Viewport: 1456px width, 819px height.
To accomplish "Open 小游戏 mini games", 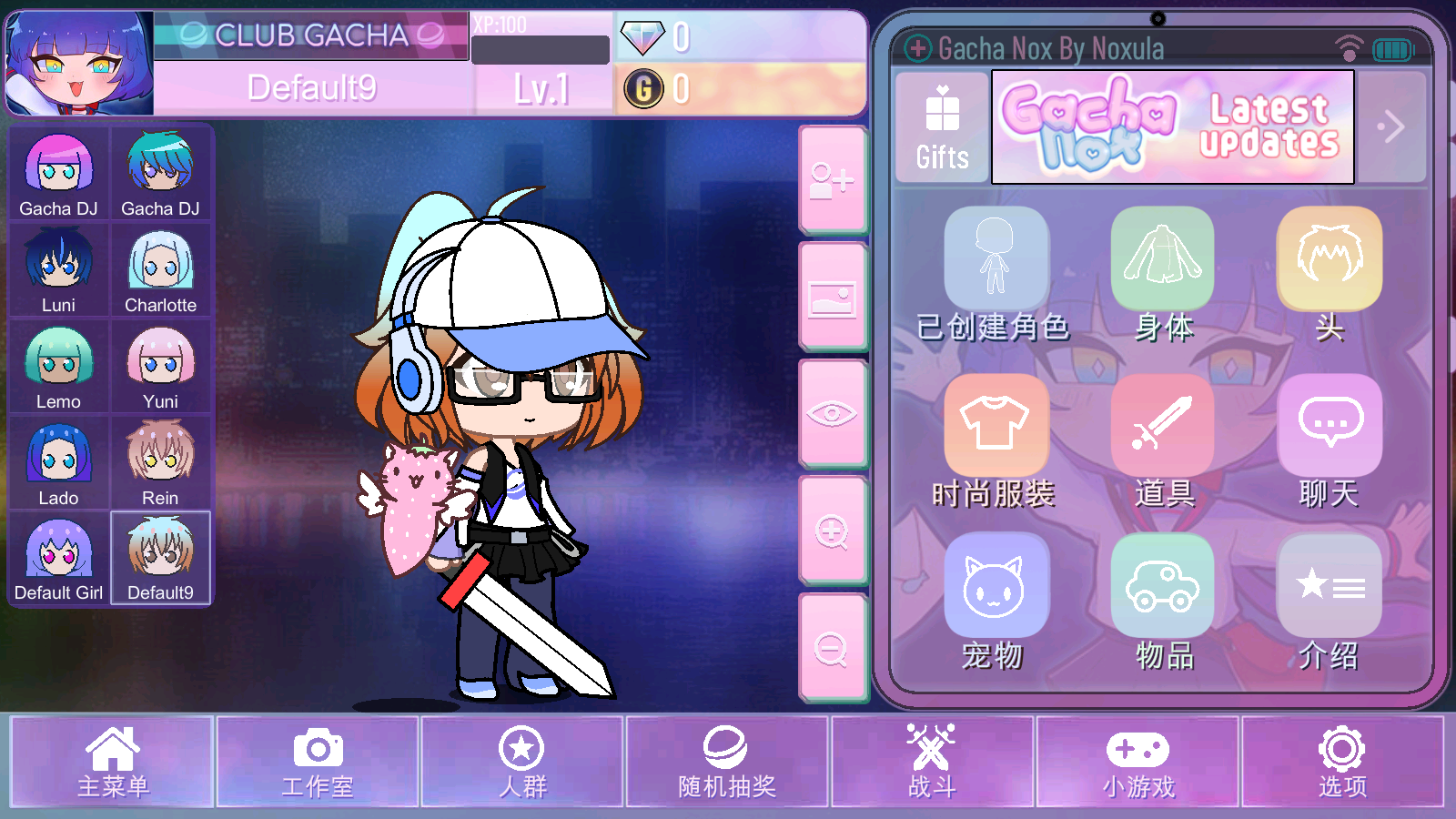I will (1137, 762).
